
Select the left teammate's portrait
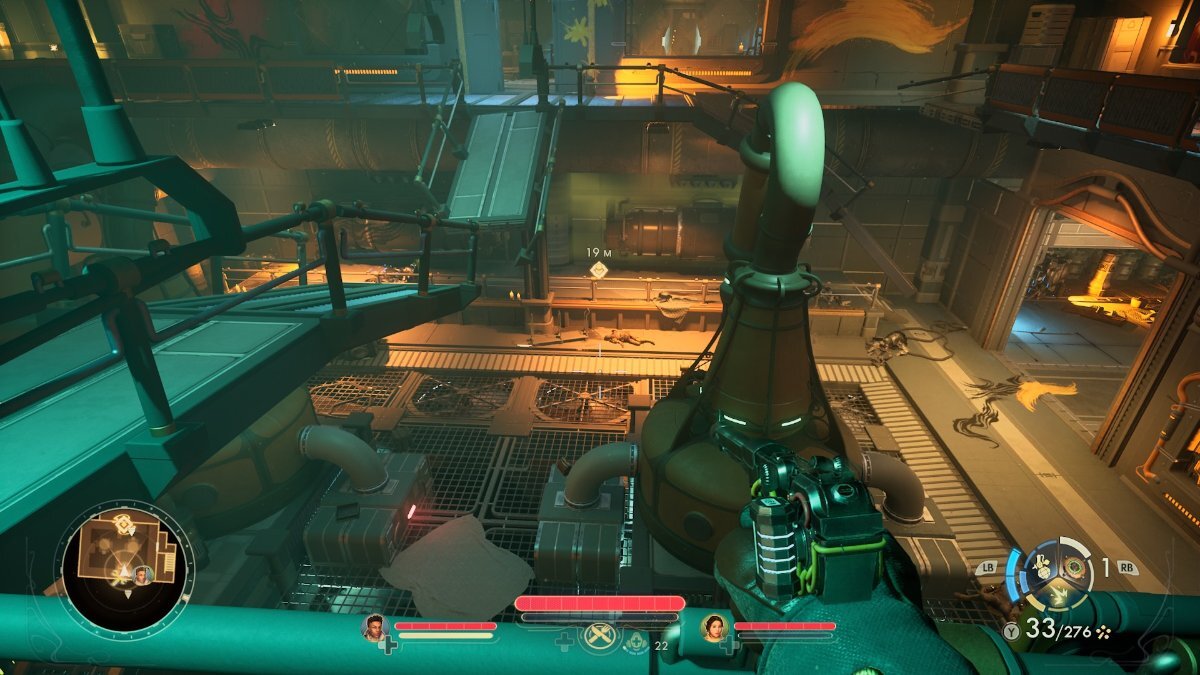(x=375, y=627)
